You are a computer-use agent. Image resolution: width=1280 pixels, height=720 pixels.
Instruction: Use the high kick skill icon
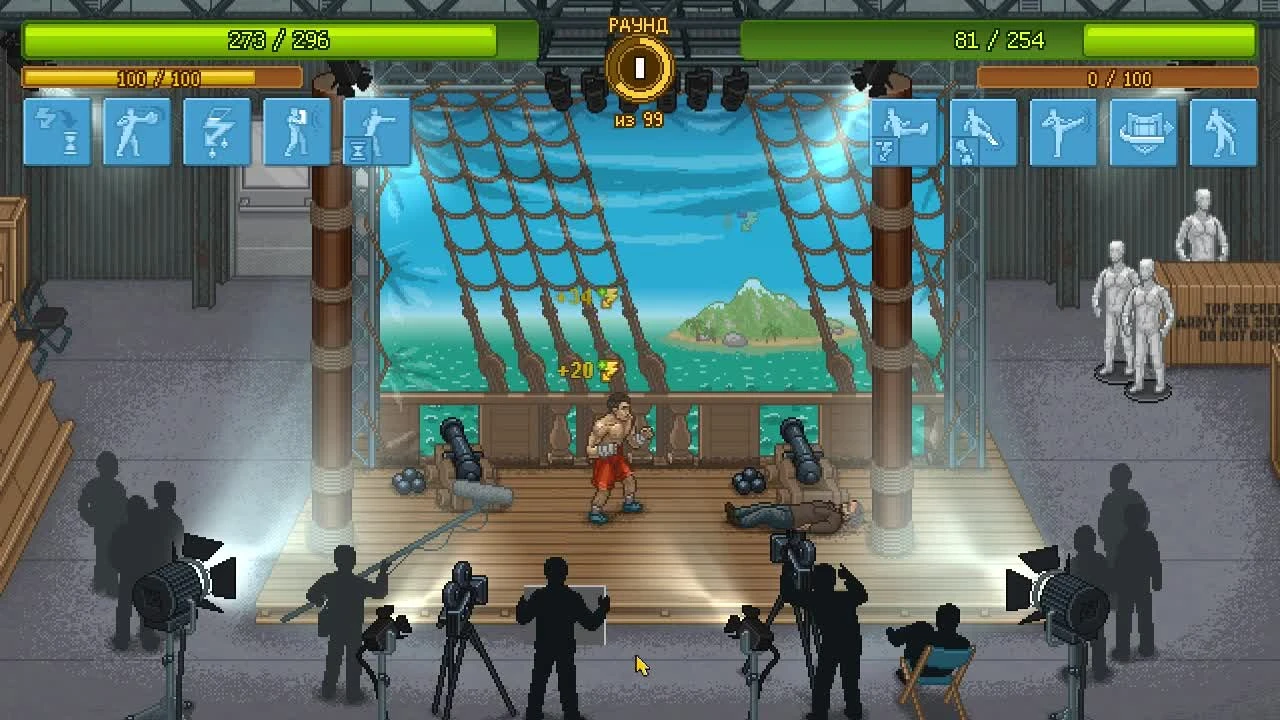(1062, 132)
